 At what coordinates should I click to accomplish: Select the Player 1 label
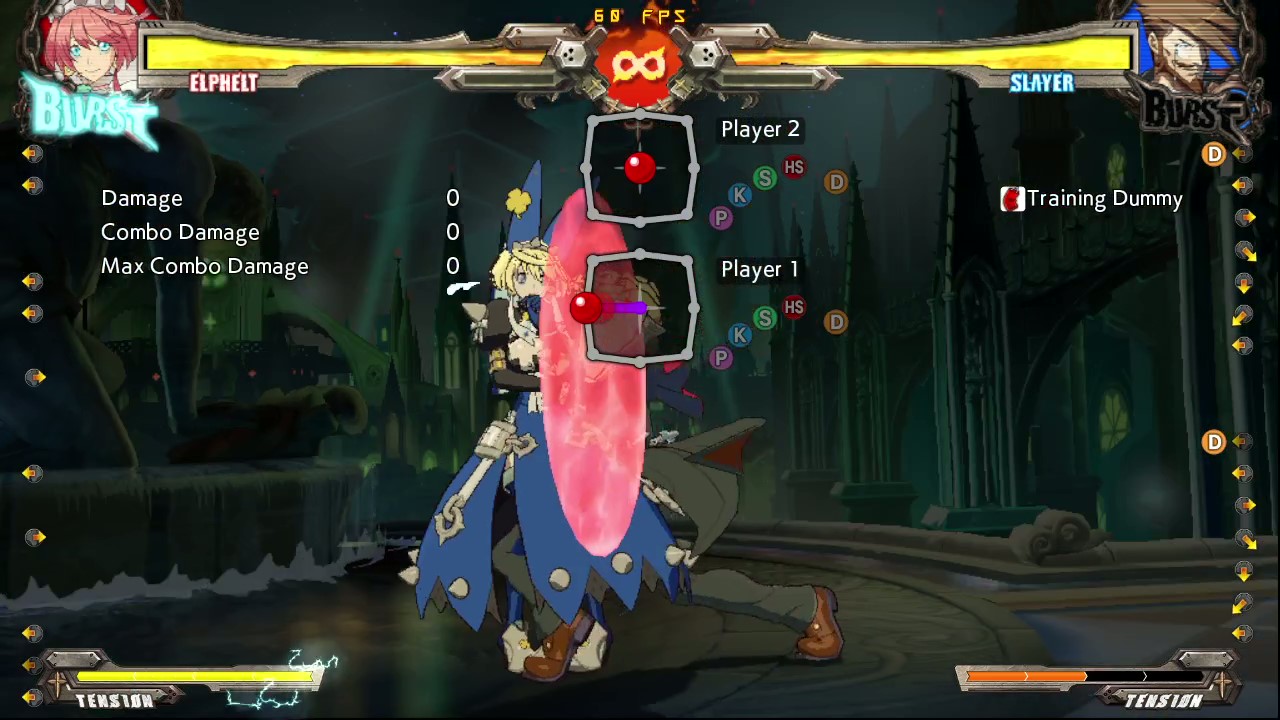pos(759,269)
